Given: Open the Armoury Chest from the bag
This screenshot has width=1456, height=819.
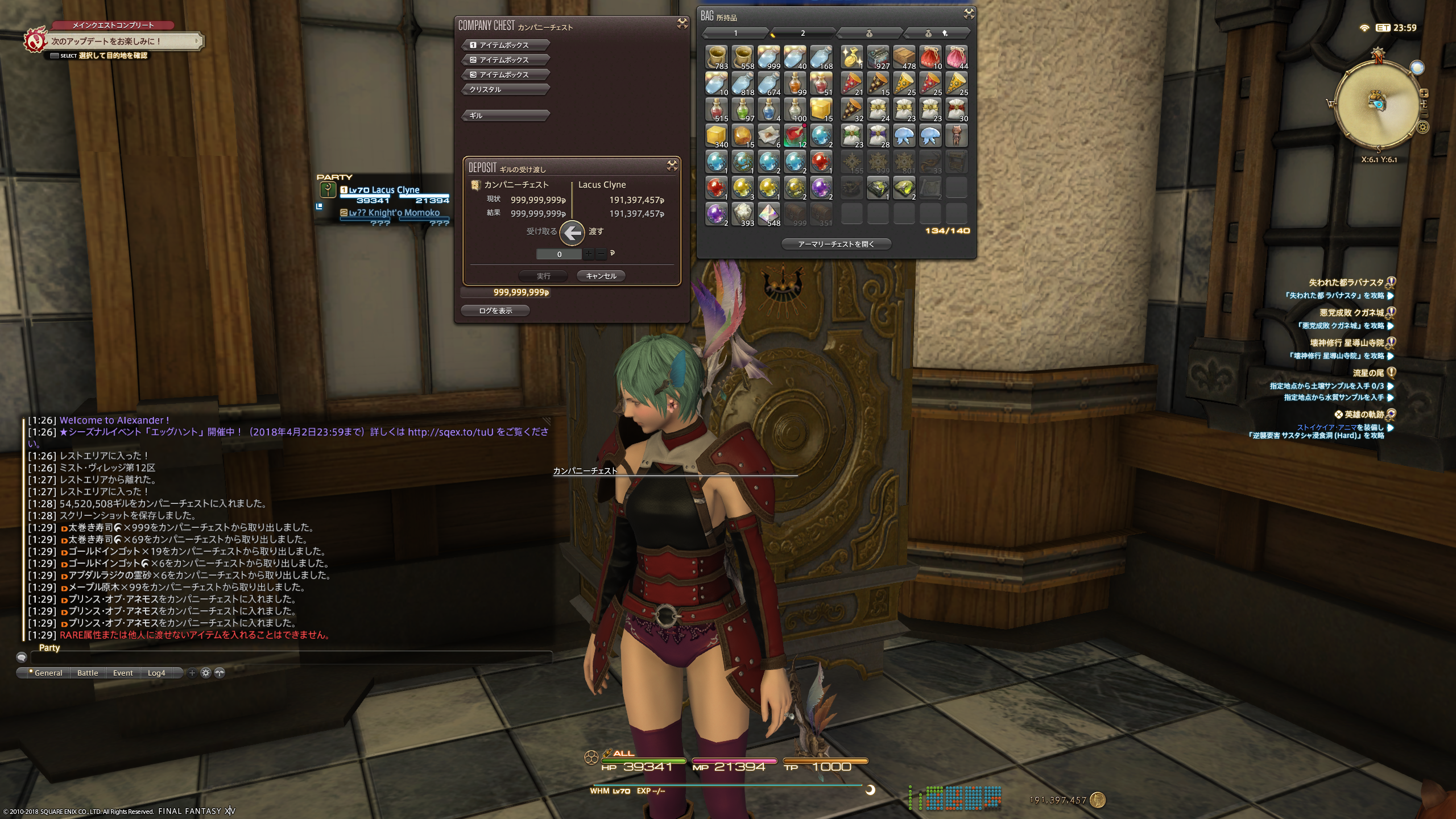Looking at the screenshot, I should (836, 244).
